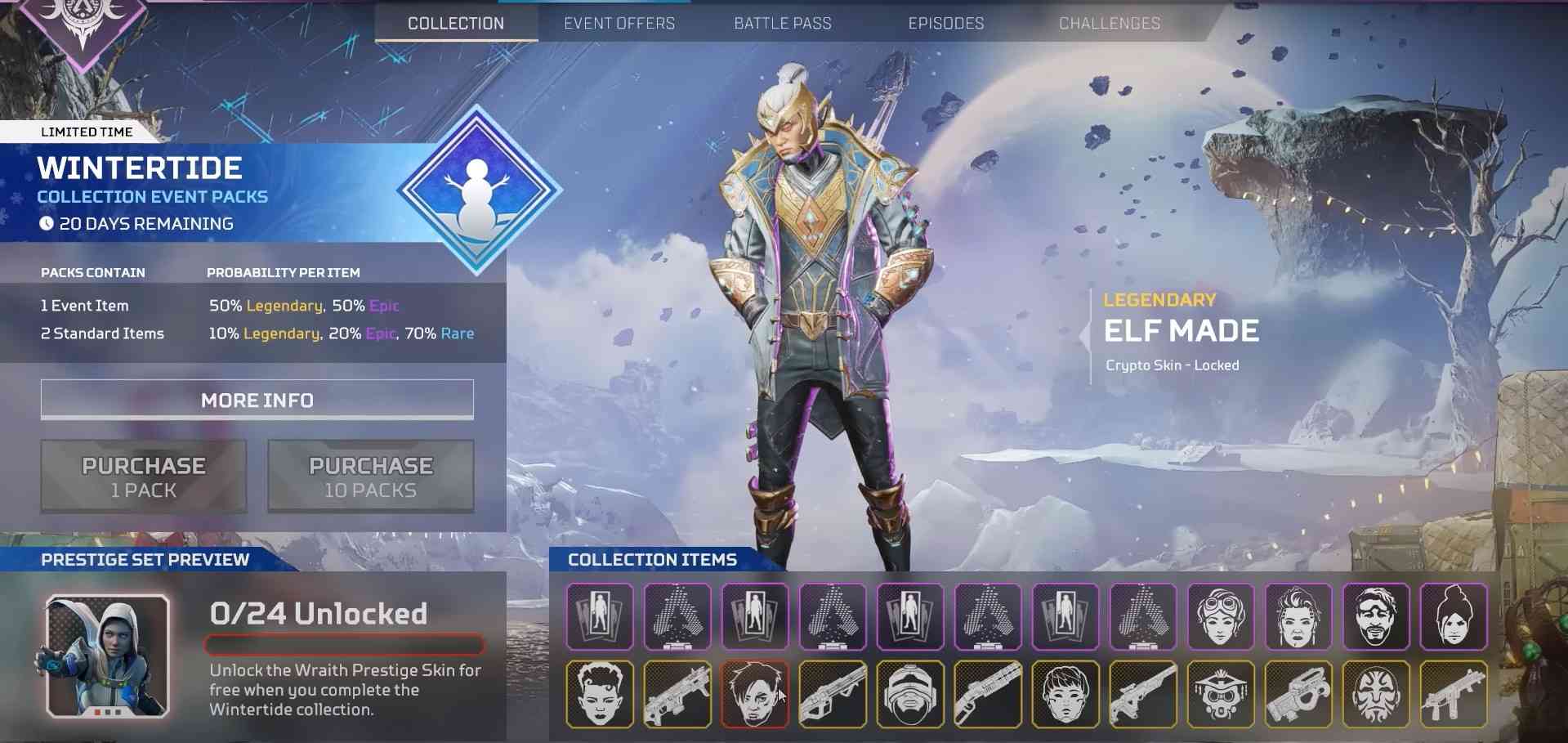Select the legend with earrings skin item
The image size is (1568, 743).
point(1298,616)
